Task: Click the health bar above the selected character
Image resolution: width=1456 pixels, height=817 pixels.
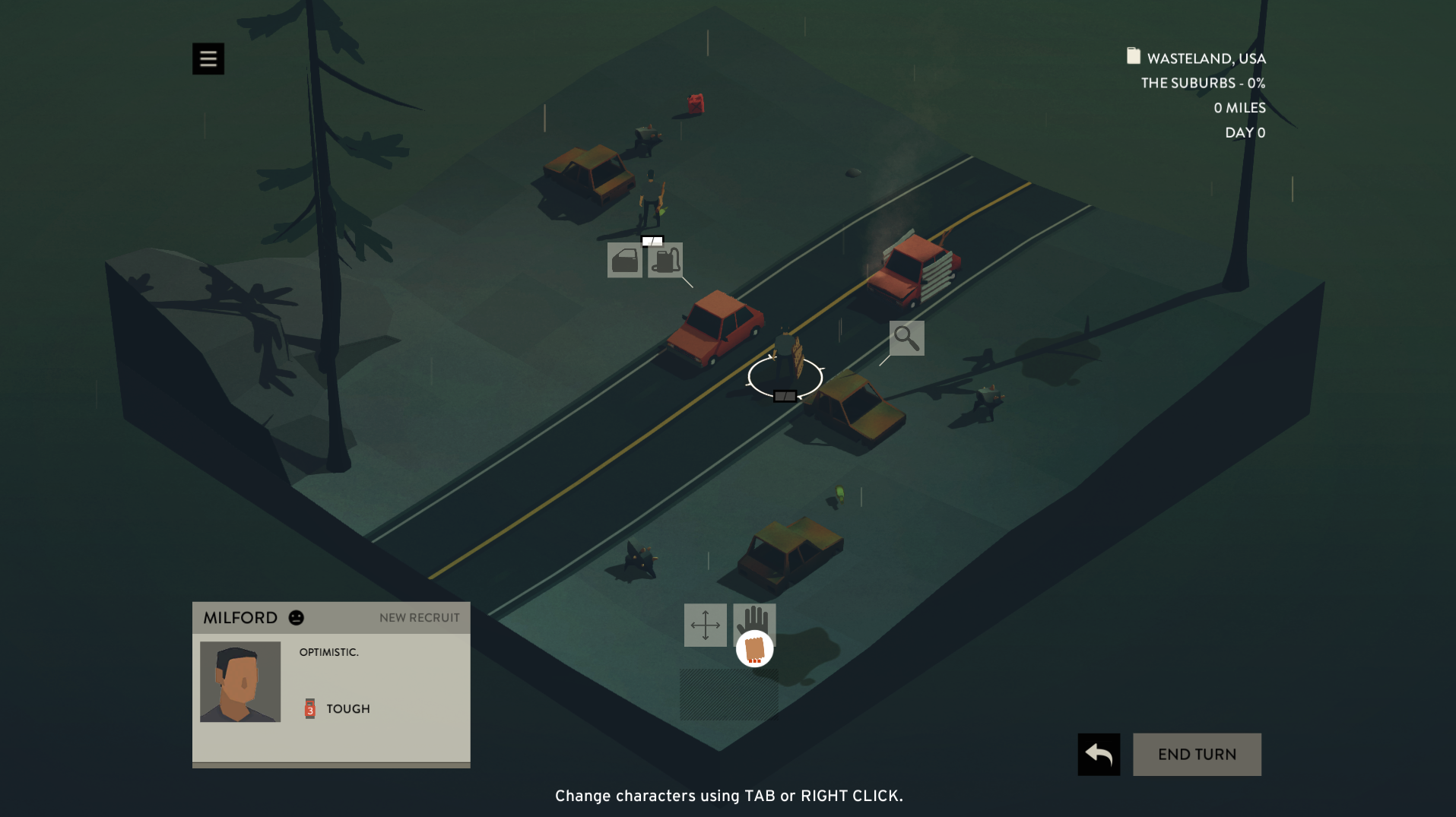Action: 784,396
